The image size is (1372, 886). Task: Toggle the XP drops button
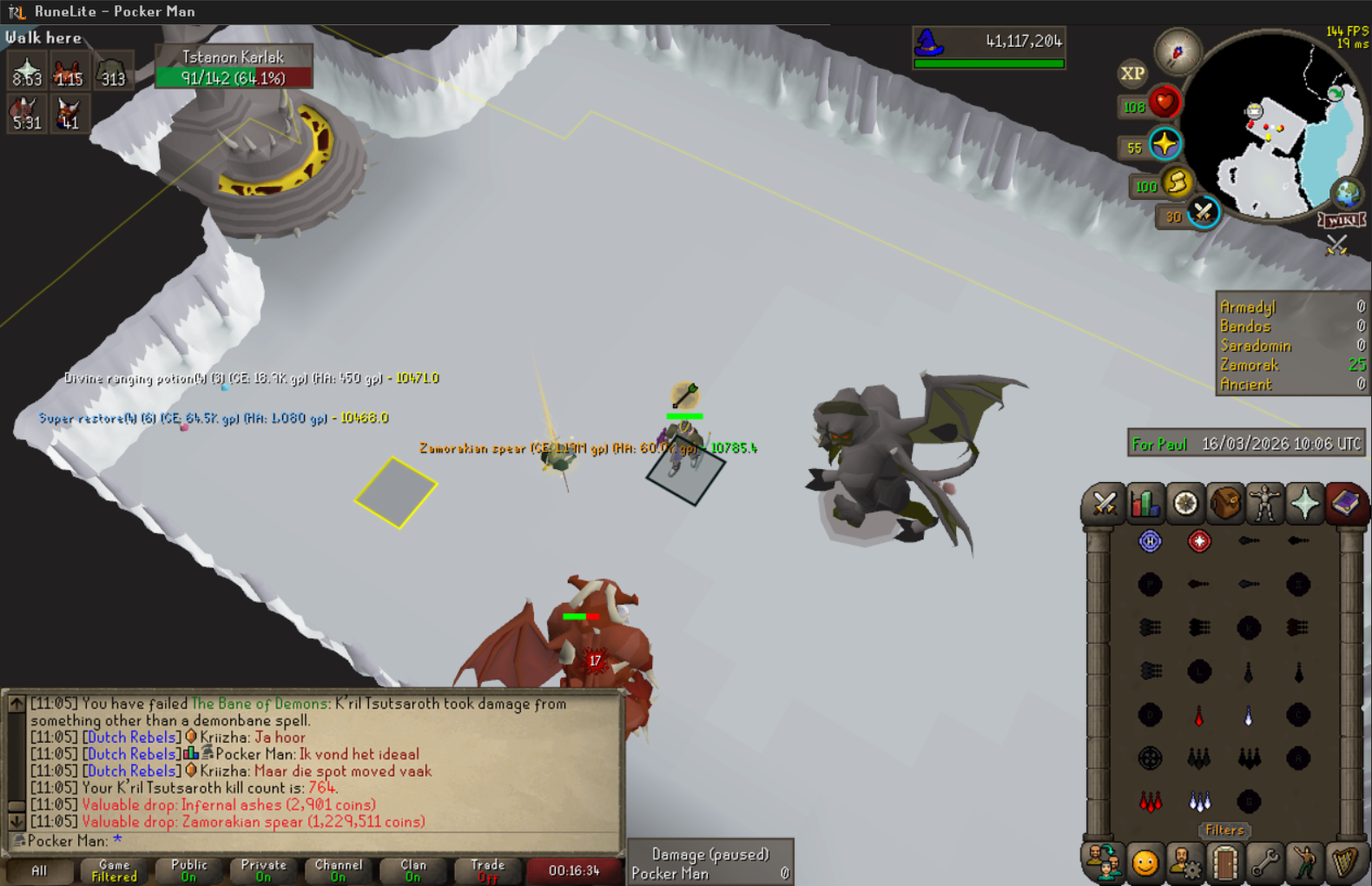click(x=1132, y=74)
